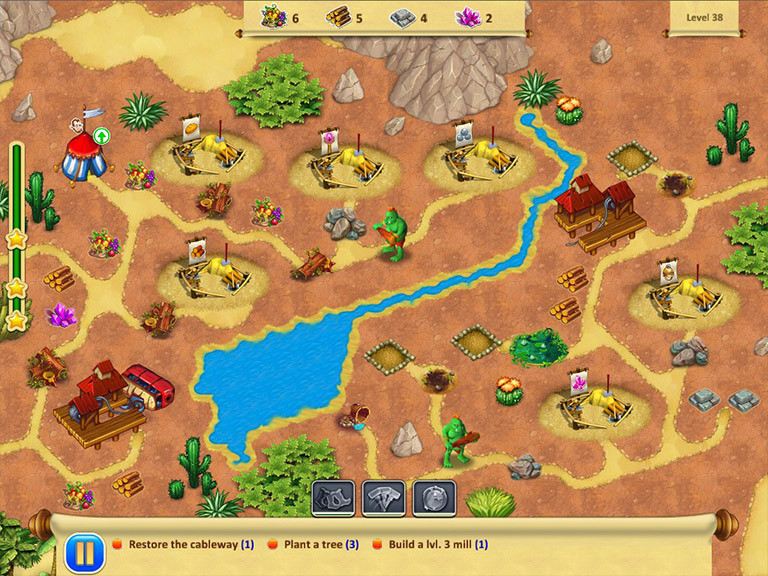Activate the running boots bonus

point(333,497)
